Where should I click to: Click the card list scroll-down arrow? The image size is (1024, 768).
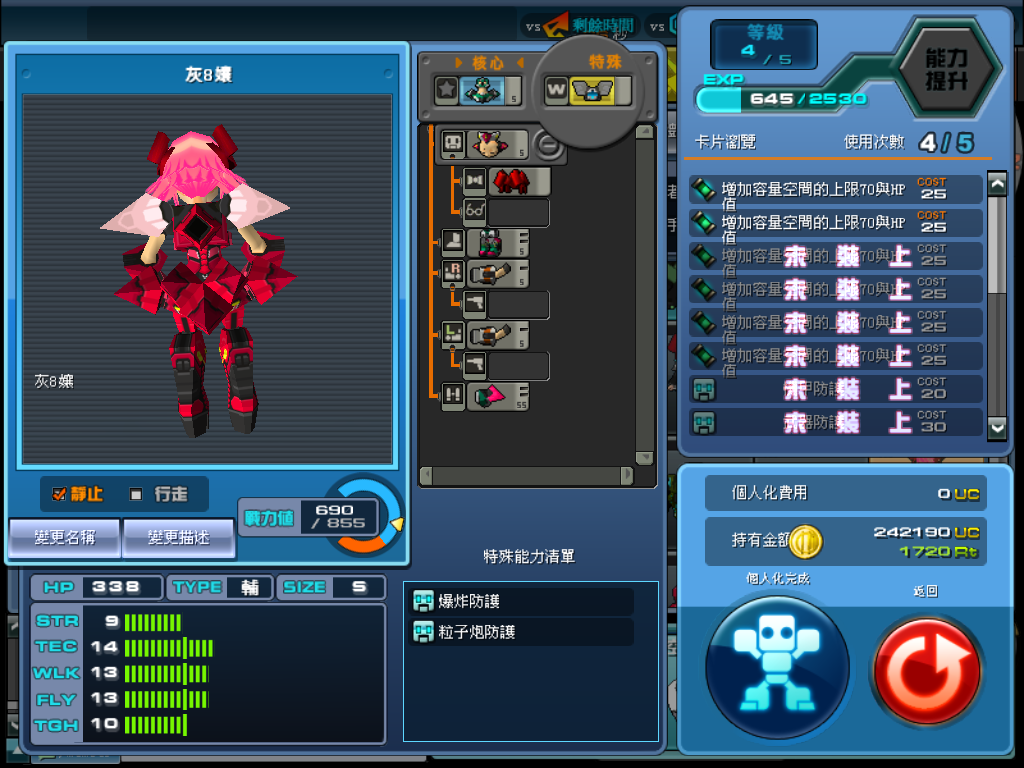997,427
